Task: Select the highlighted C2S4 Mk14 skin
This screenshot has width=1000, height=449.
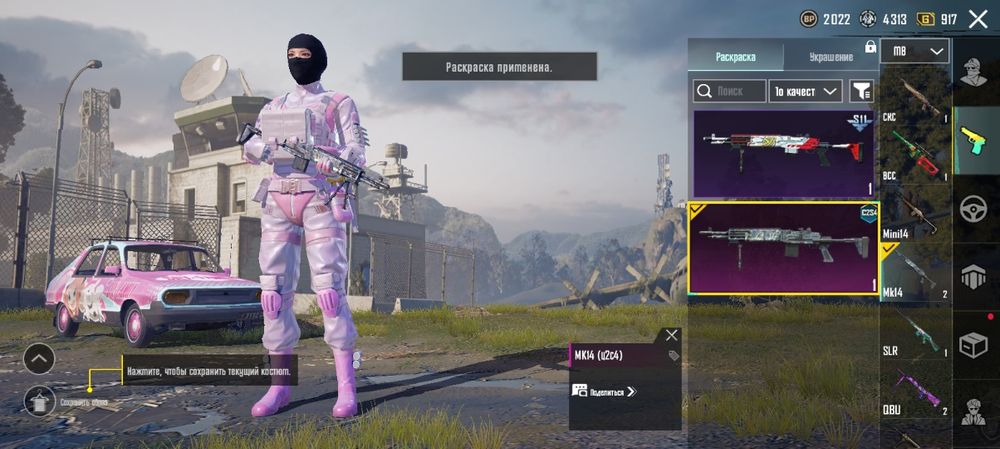Action: click(783, 248)
